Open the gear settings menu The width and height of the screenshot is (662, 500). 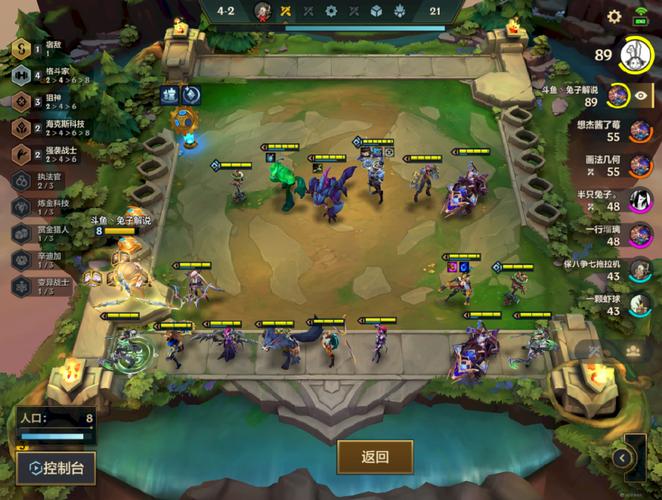pos(614,16)
